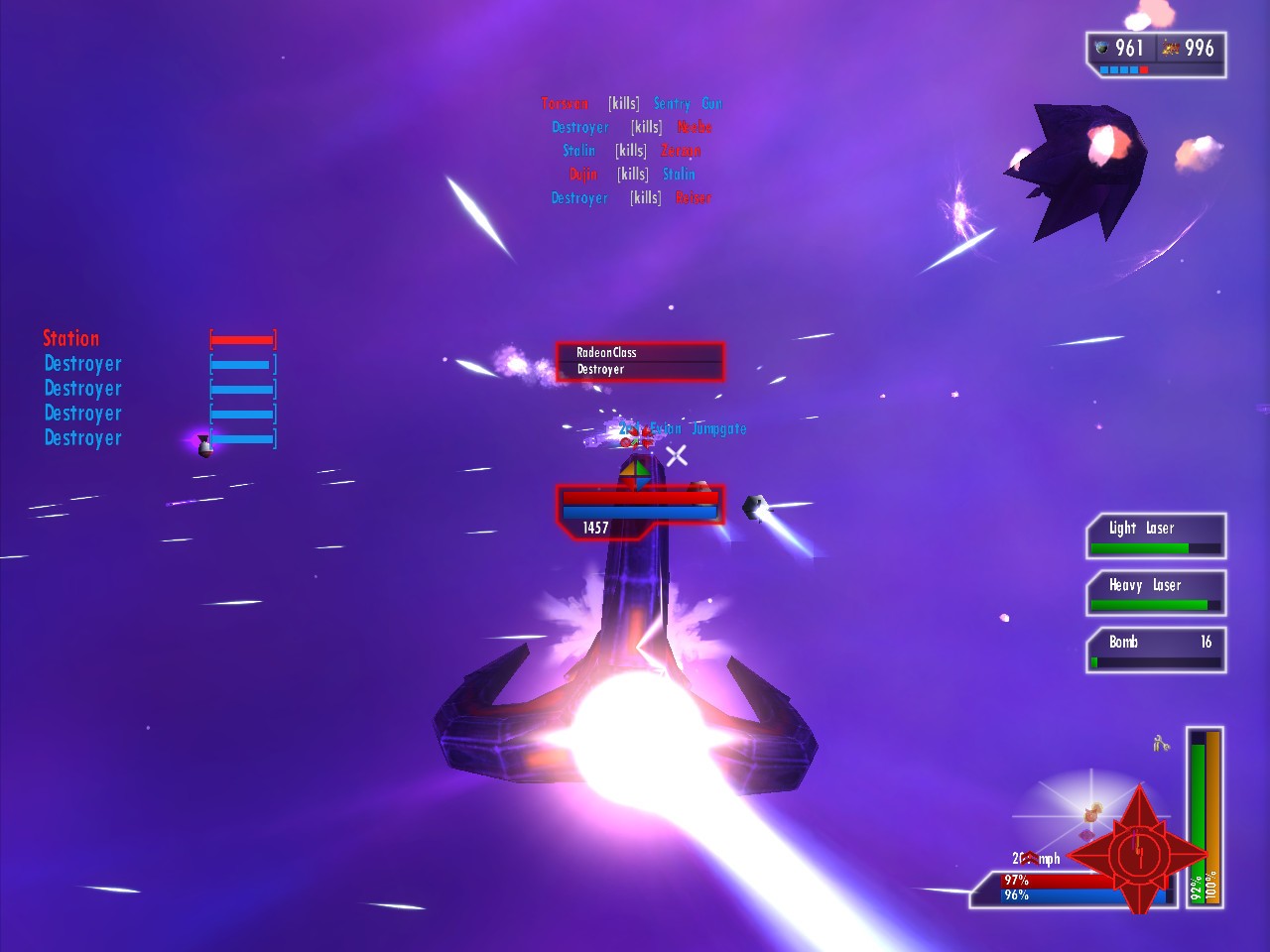The width and height of the screenshot is (1270, 952).
Task: Toggle the first blue ammo square
Action: pyautogui.click(x=1103, y=69)
